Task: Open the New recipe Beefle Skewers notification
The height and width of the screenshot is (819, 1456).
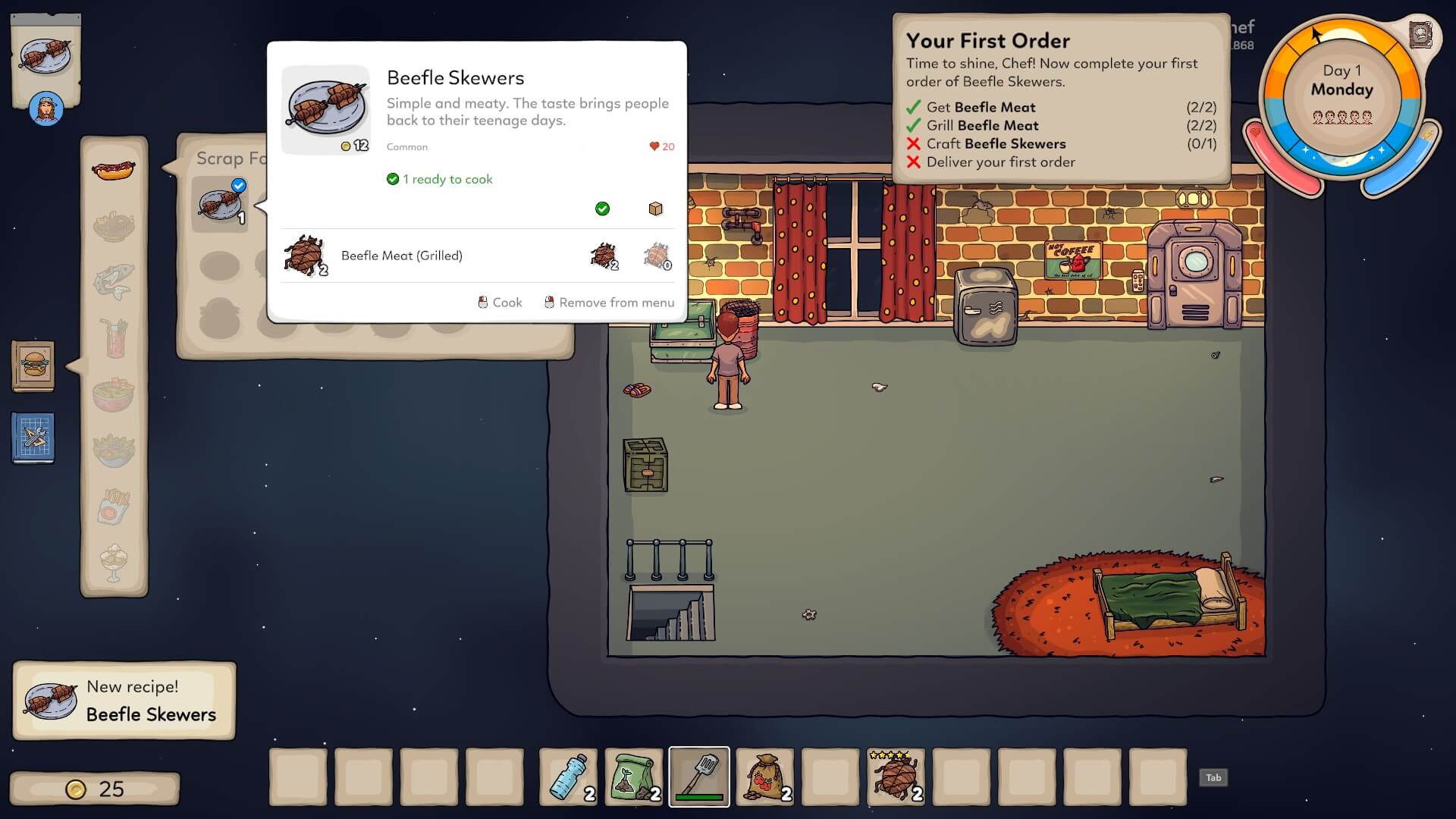Action: pyautogui.click(x=124, y=701)
